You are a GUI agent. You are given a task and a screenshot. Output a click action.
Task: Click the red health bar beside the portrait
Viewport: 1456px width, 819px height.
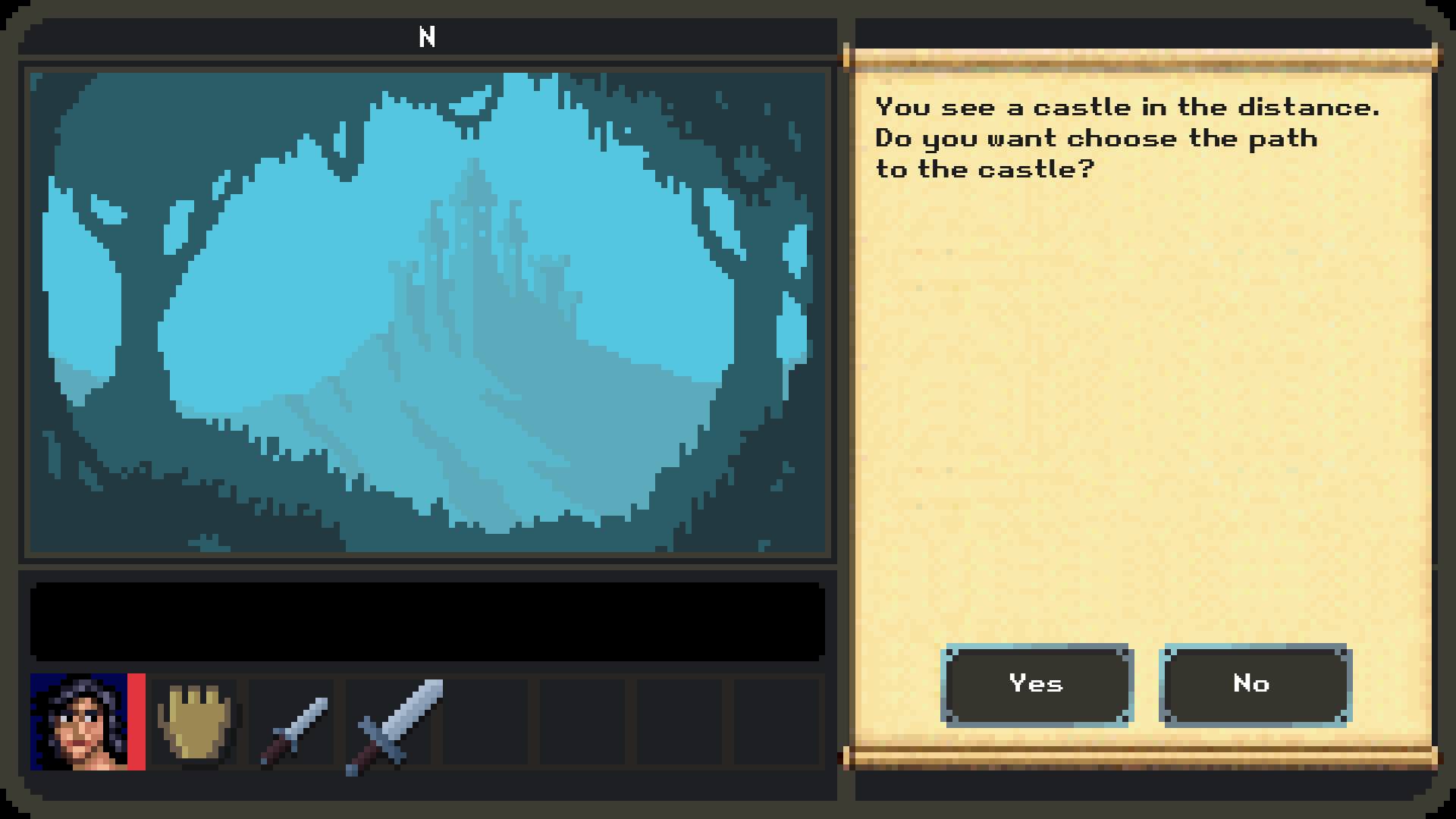(136, 720)
